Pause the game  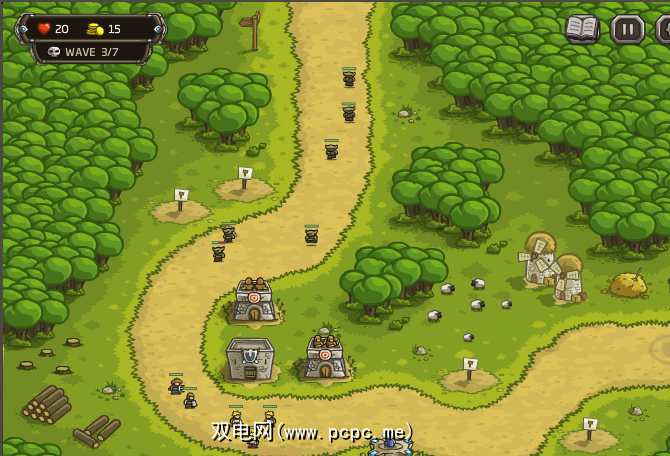(627, 29)
